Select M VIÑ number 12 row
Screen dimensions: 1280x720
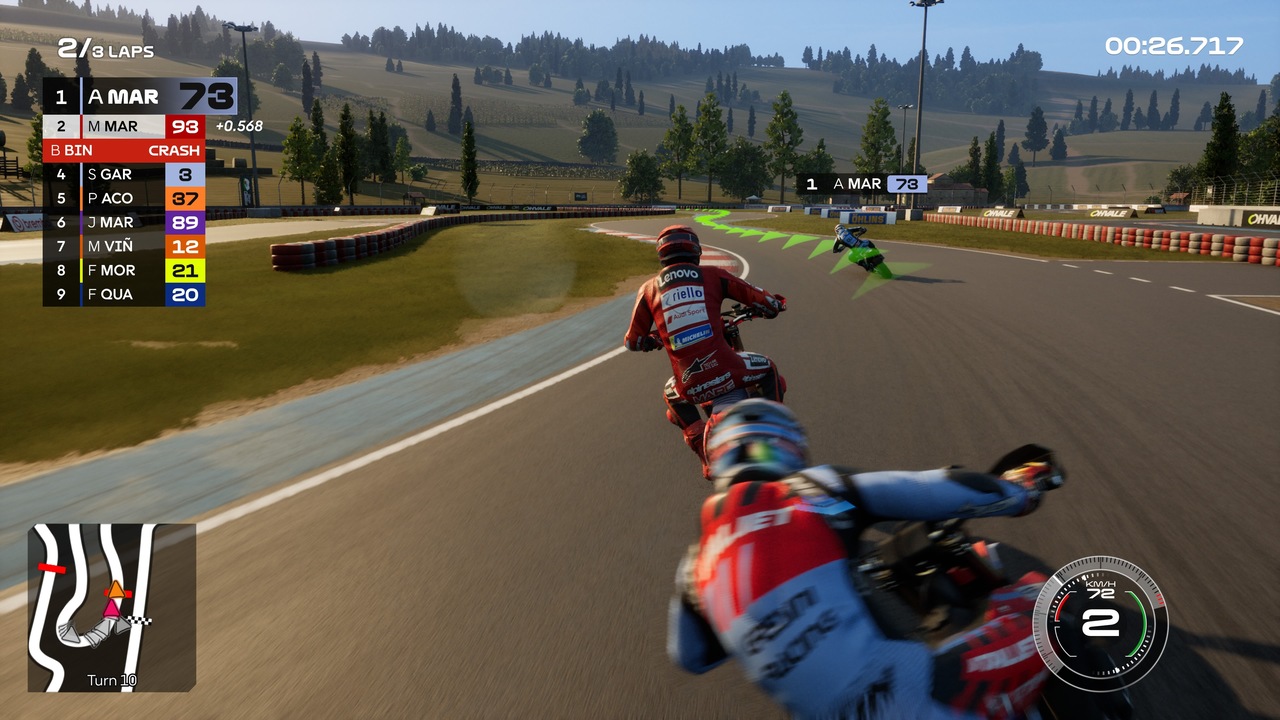pyautogui.click(x=124, y=246)
